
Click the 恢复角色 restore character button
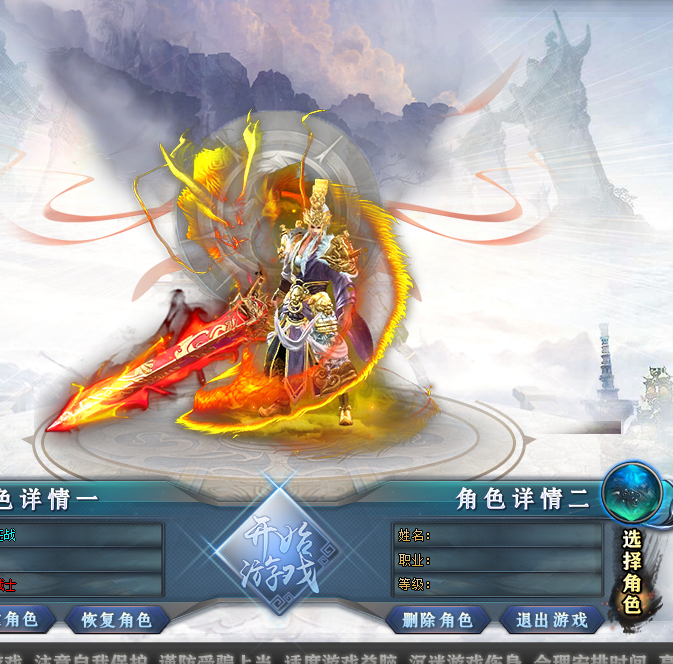pos(116,620)
